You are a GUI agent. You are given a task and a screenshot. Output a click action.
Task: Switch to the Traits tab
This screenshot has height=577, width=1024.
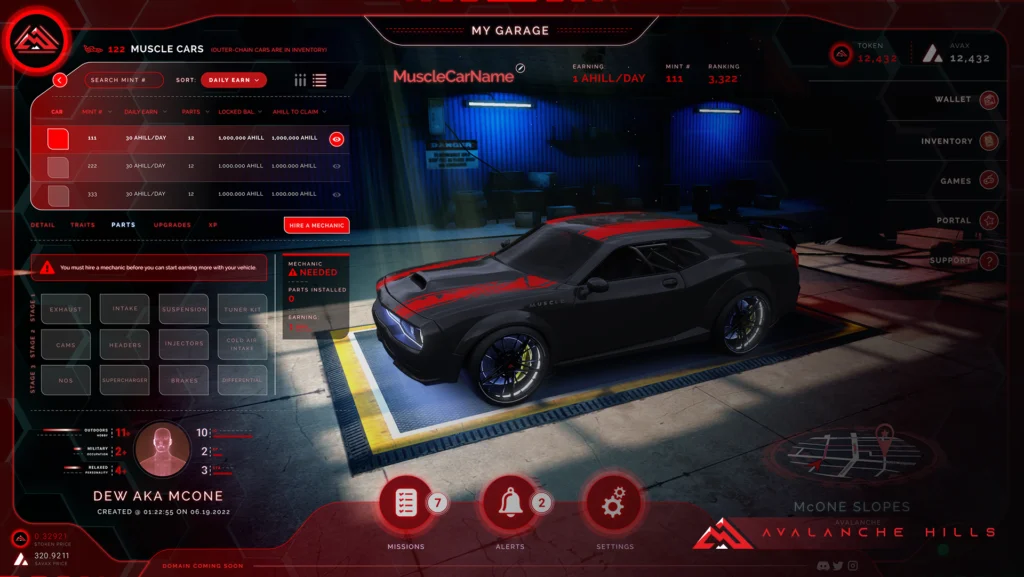83,225
